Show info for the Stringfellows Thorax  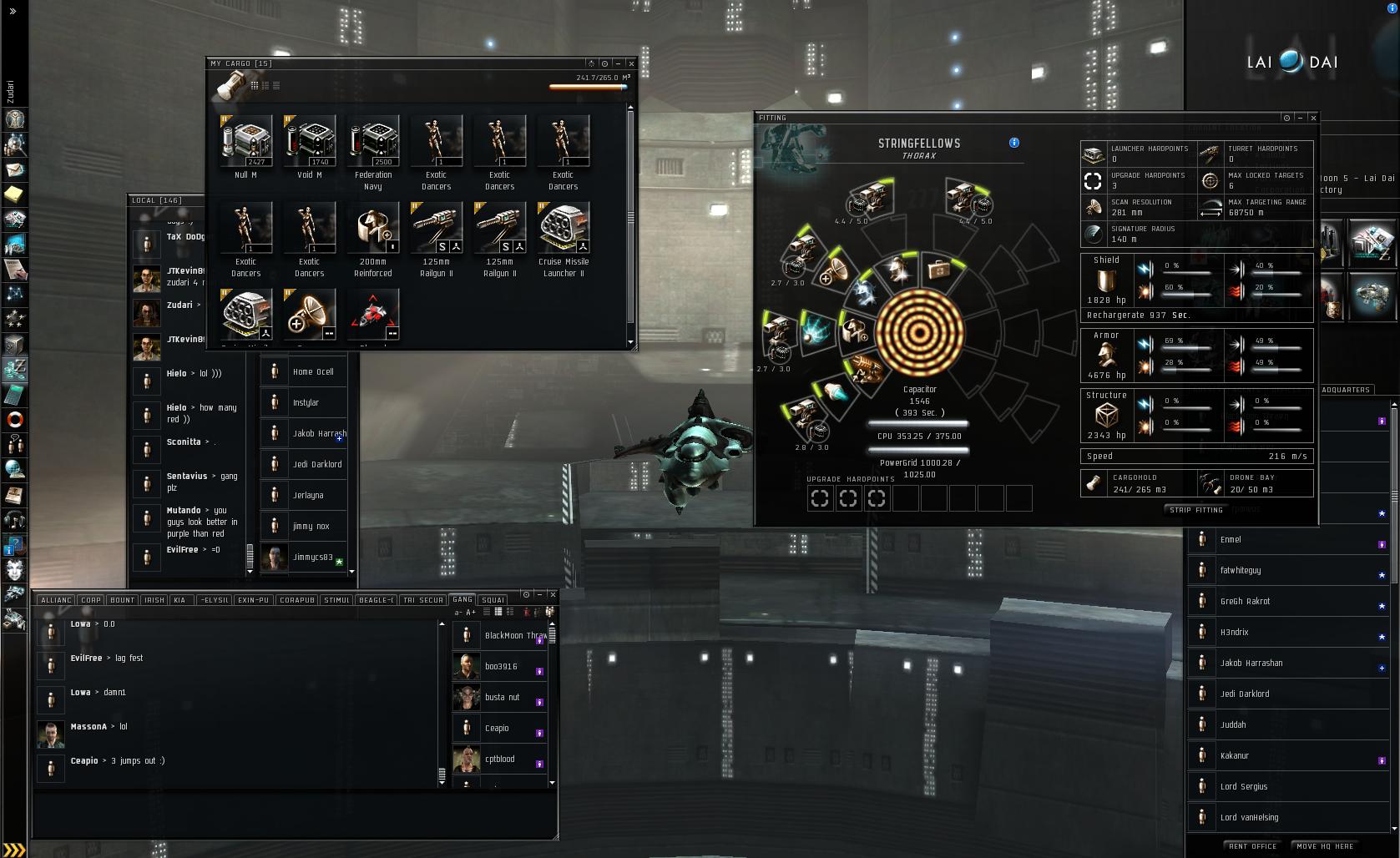pyautogui.click(x=1014, y=143)
